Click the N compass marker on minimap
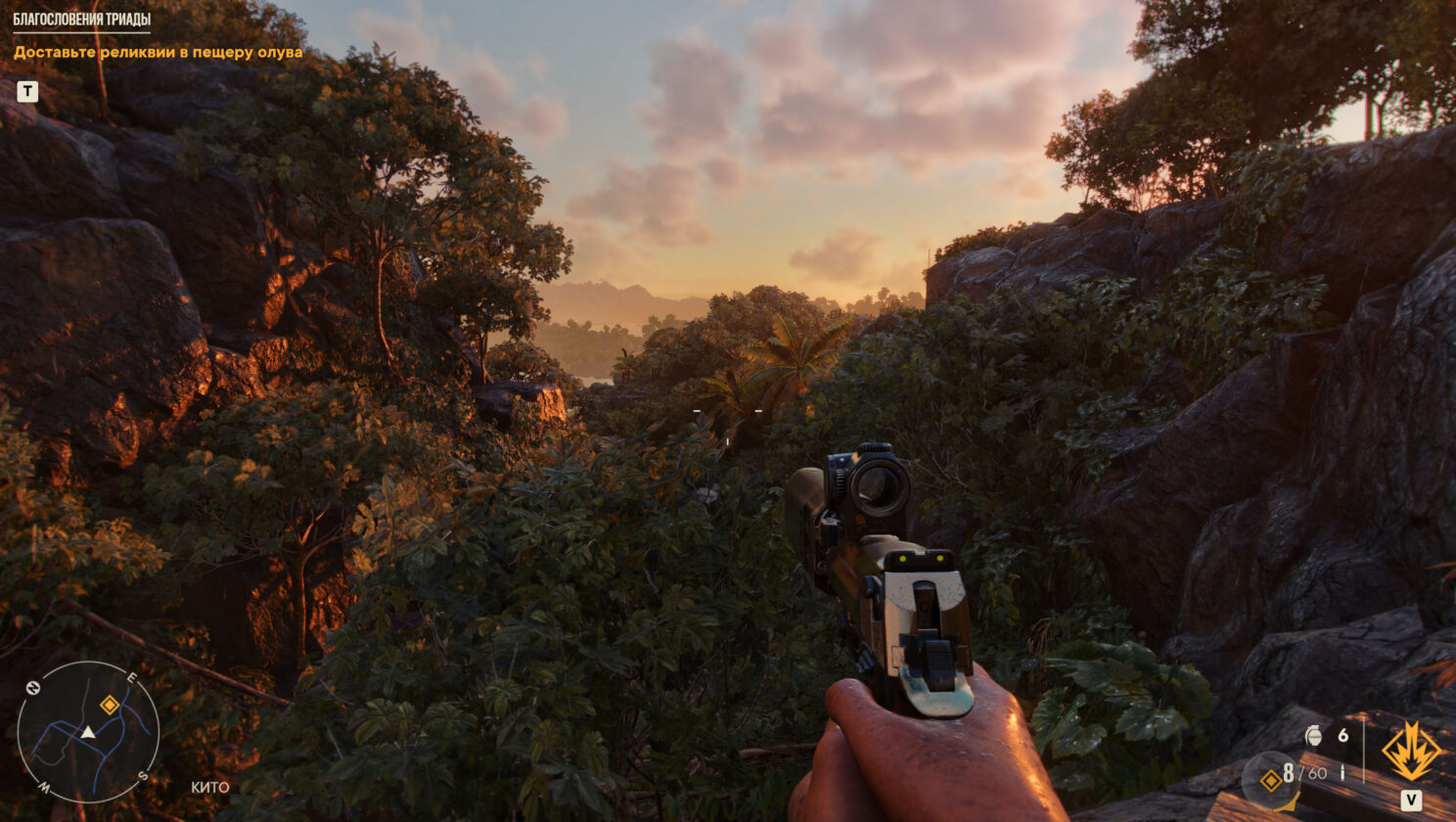 pos(31,688)
